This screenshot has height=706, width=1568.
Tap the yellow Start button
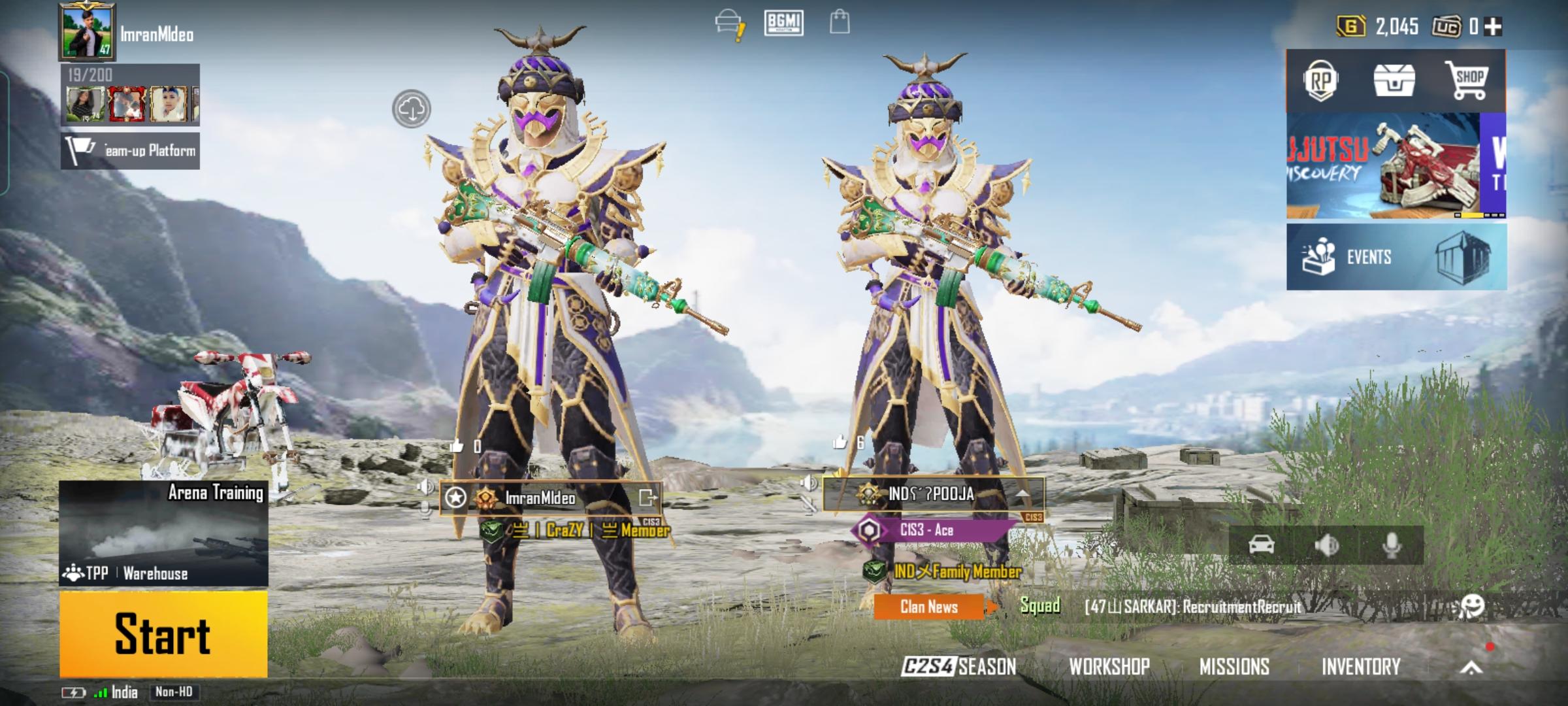(163, 633)
